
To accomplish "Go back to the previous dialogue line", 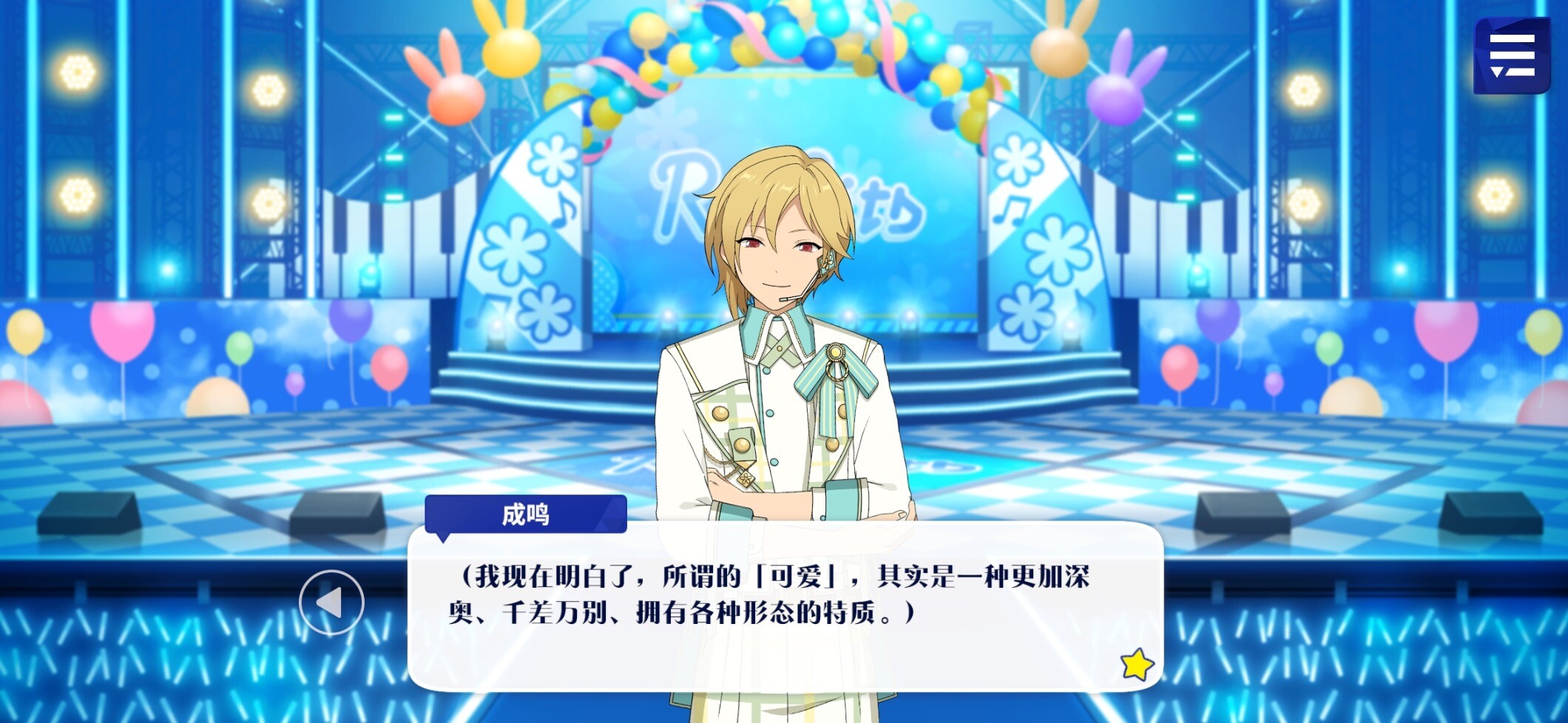I will (x=331, y=602).
